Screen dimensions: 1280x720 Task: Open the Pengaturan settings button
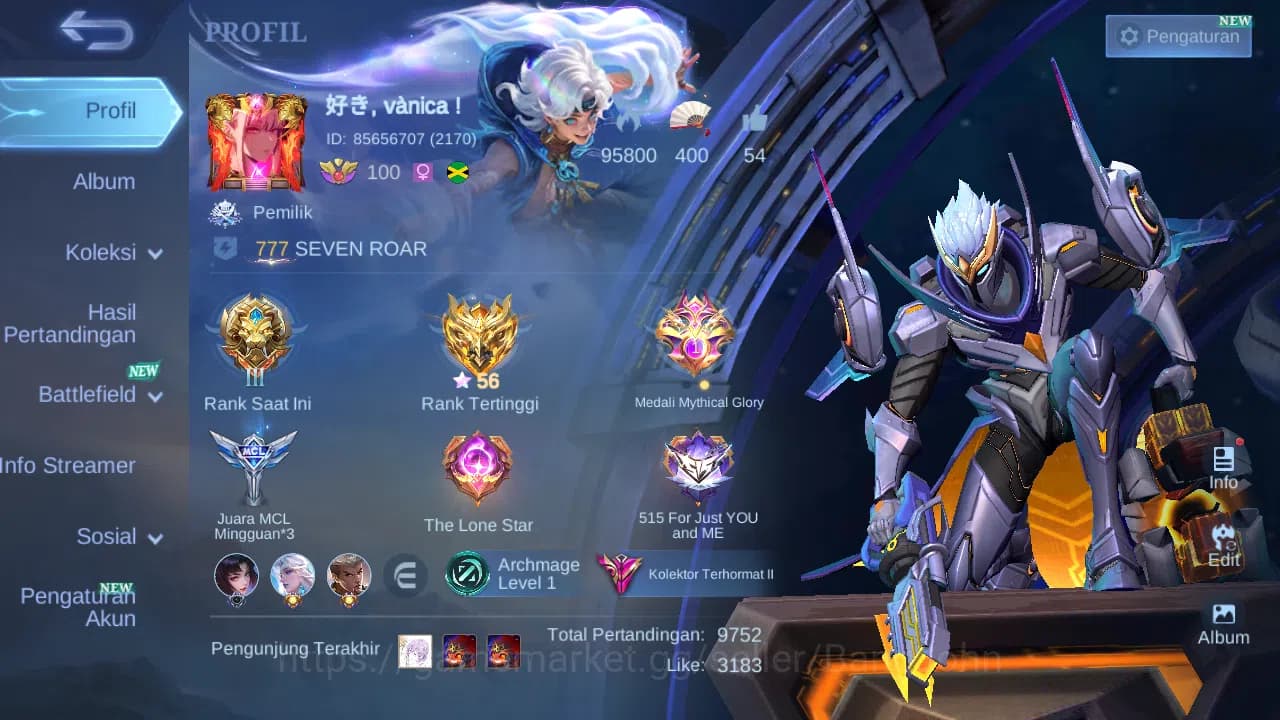1178,36
